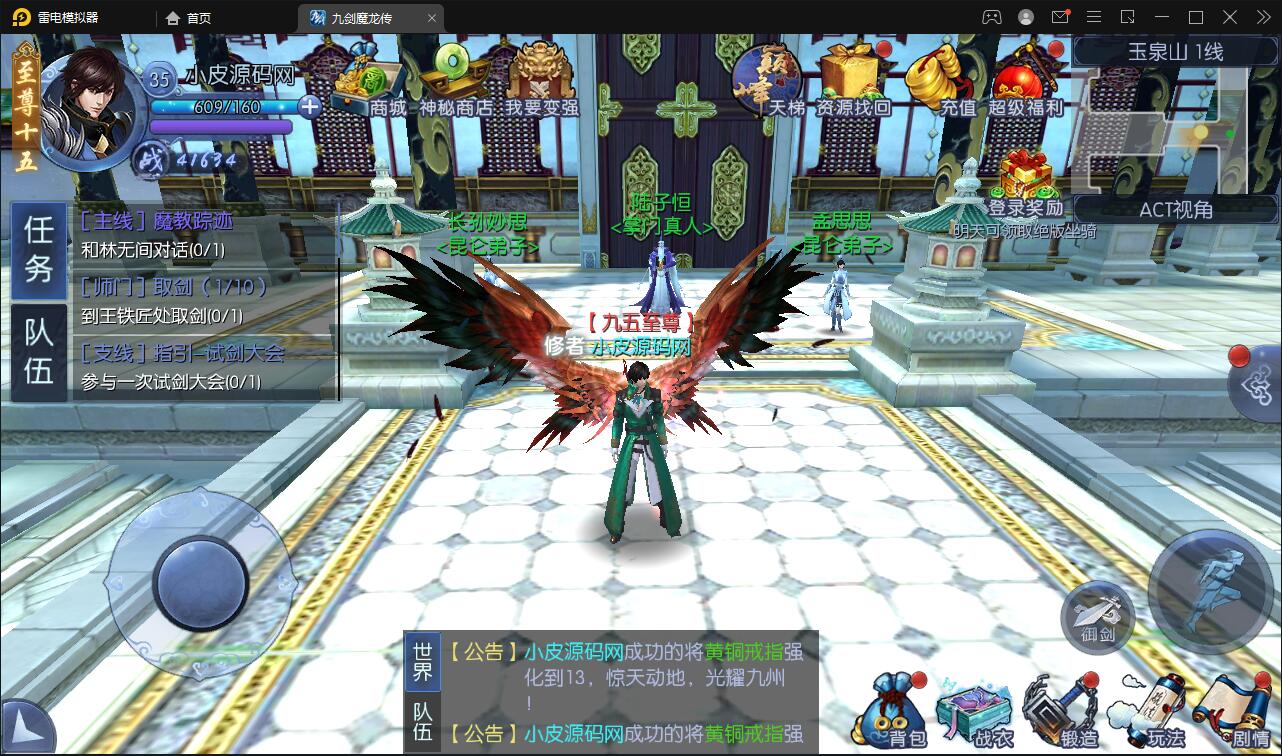Image resolution: width=1282 pixels, height=756 pixels.
Task: Open the 战衣 battle outfit panel
Action: [975, 710]
